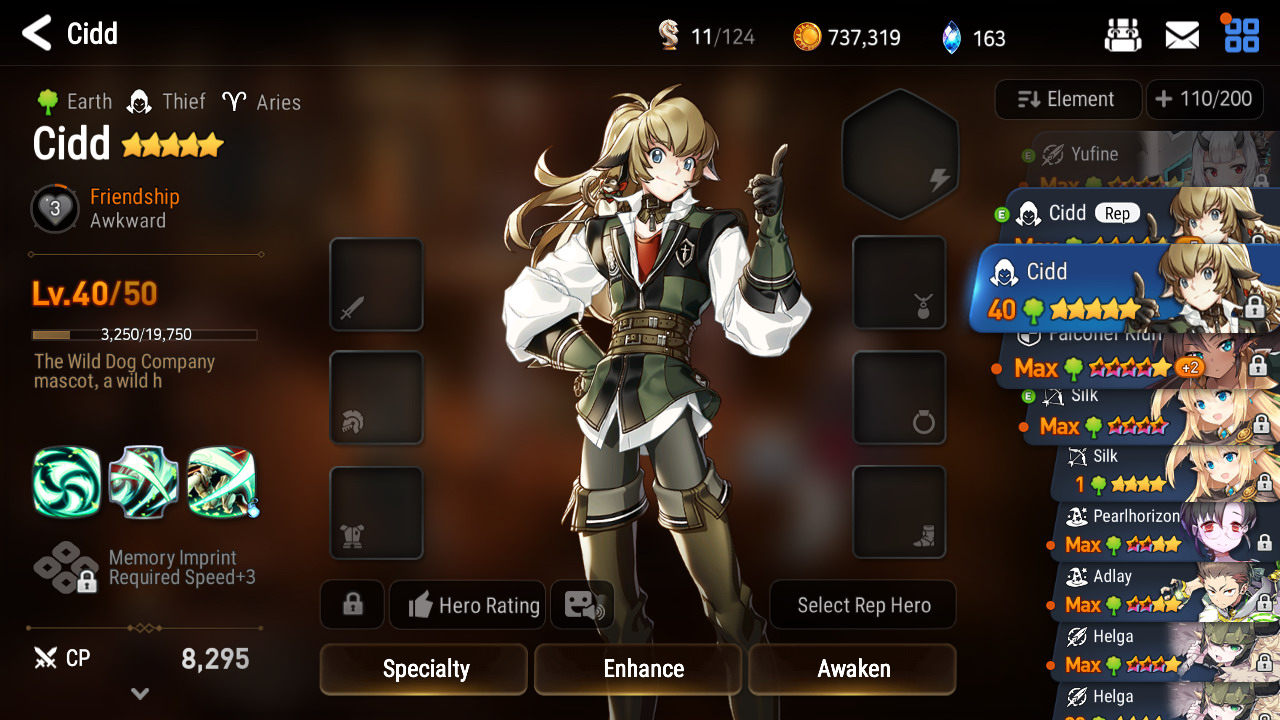View the green swirl skill icon
The width and height of the screenshot is (1280, 720).
click(67, 482)
